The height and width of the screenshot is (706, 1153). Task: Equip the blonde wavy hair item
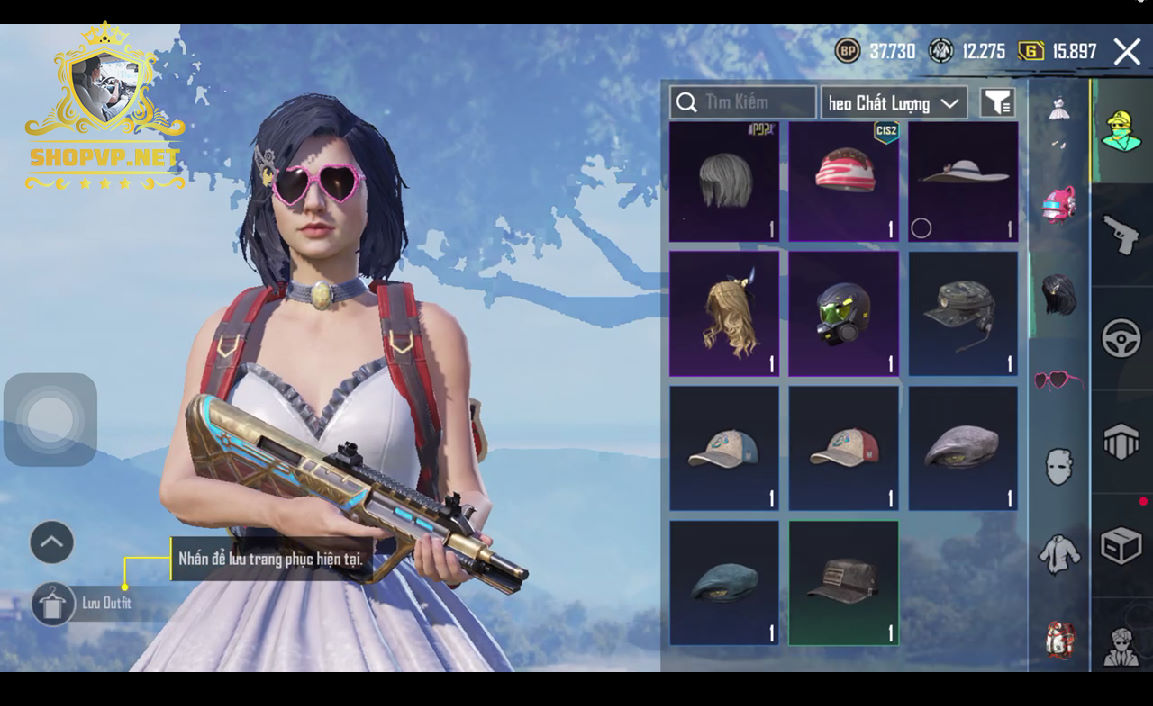coord(723,314)
